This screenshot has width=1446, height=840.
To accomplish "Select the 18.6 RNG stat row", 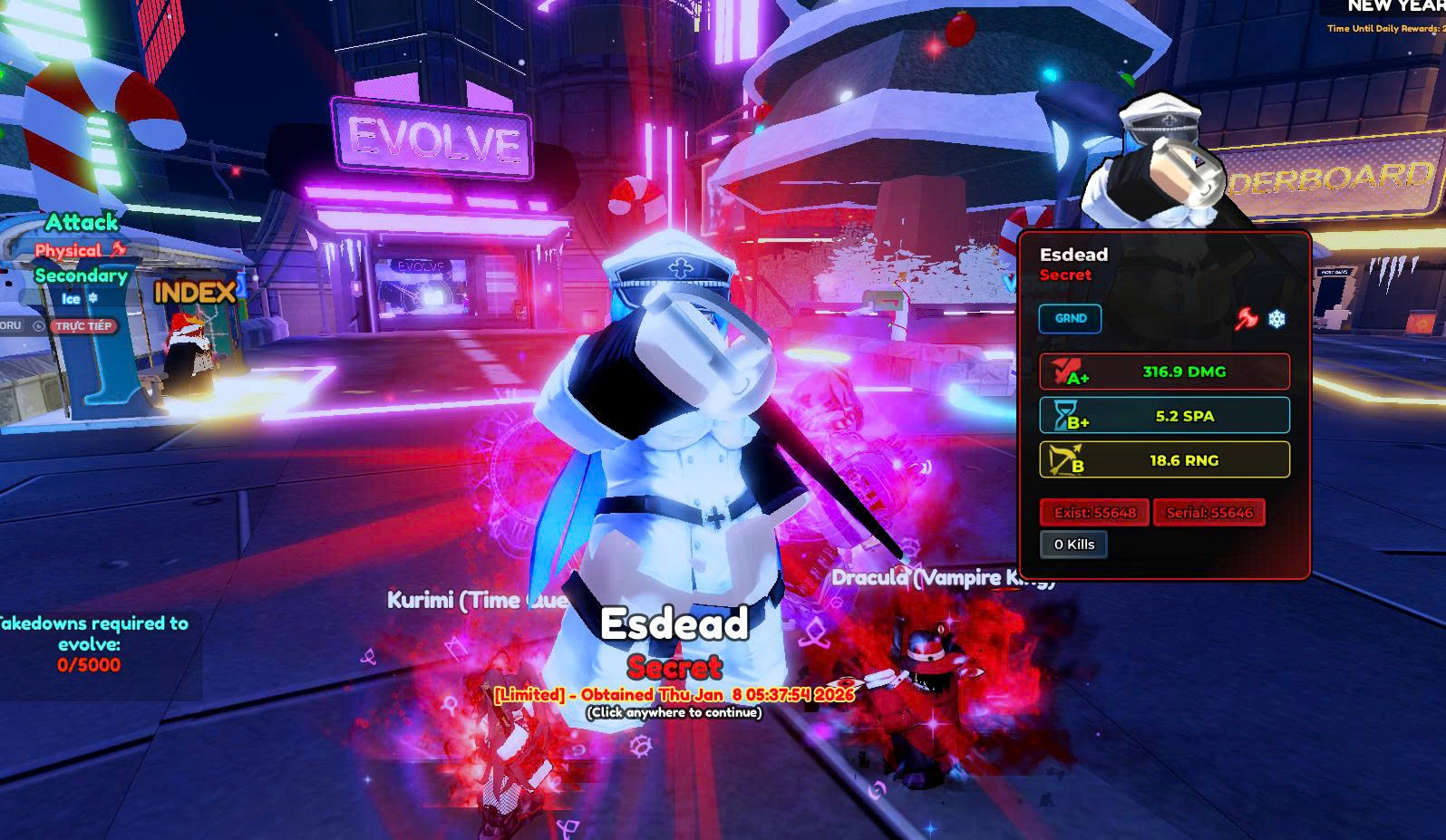I will (x=1164, y=460).
